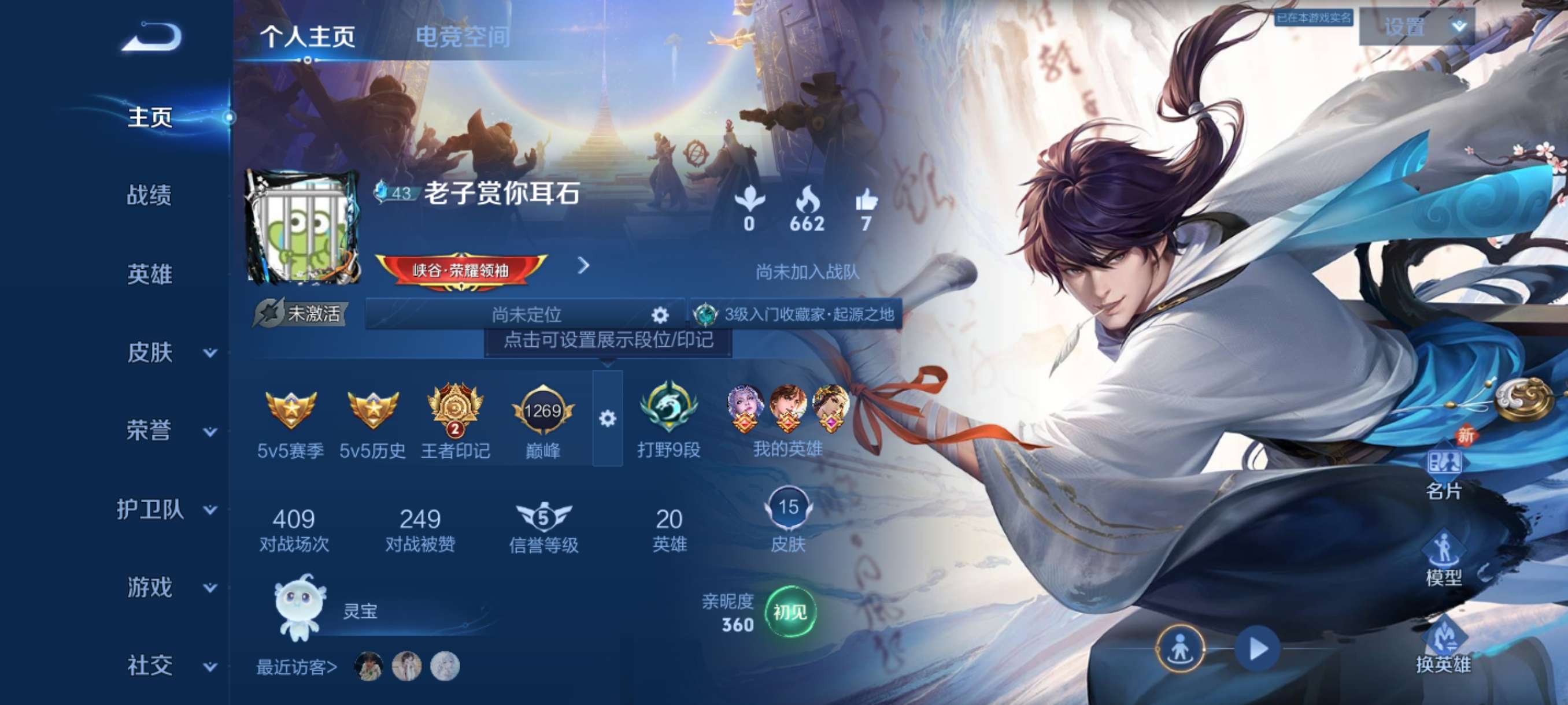
Task: Open 战绩 from the left sidebar
Action: (x=150, y=196)
